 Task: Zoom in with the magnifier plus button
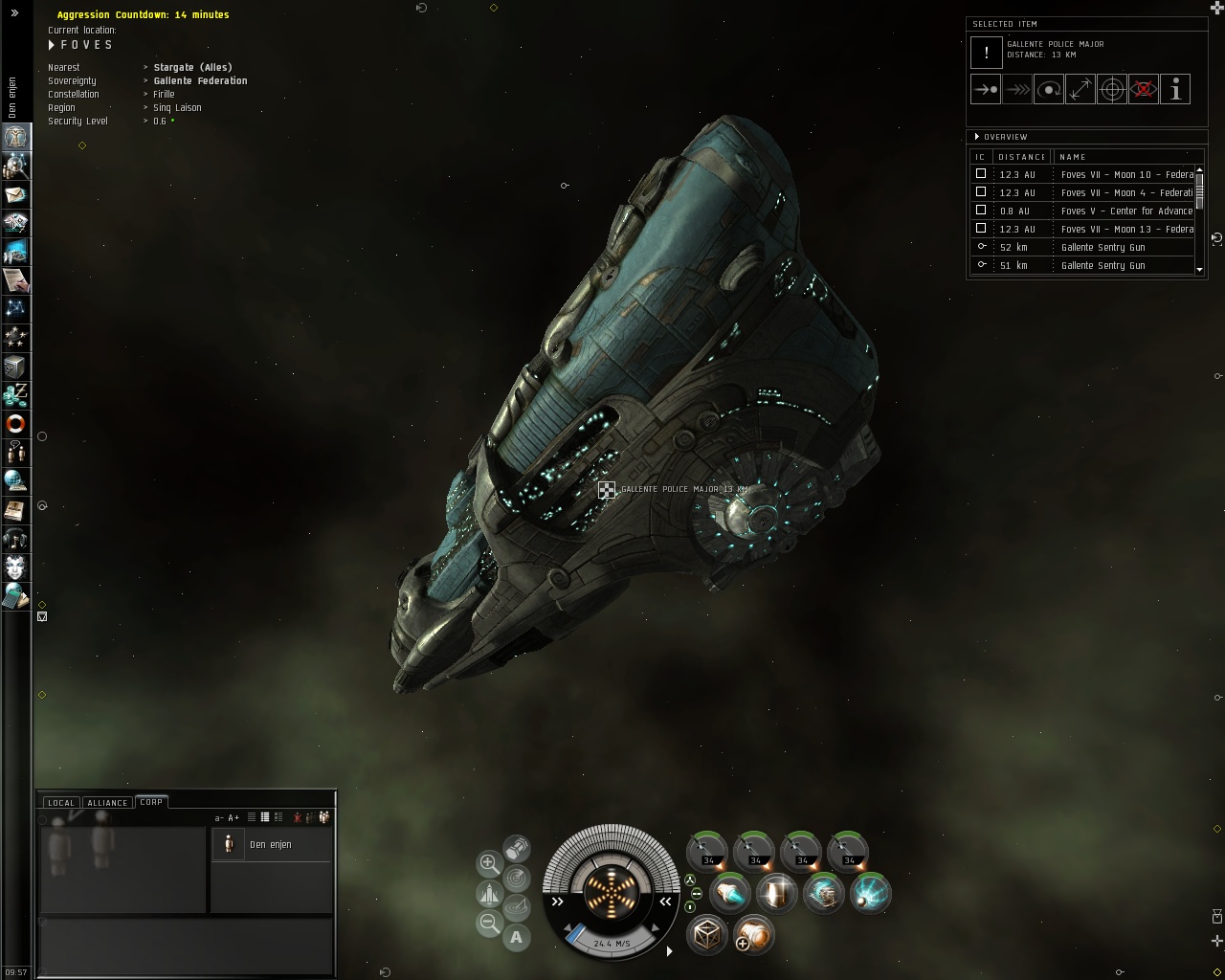(489, 863)
